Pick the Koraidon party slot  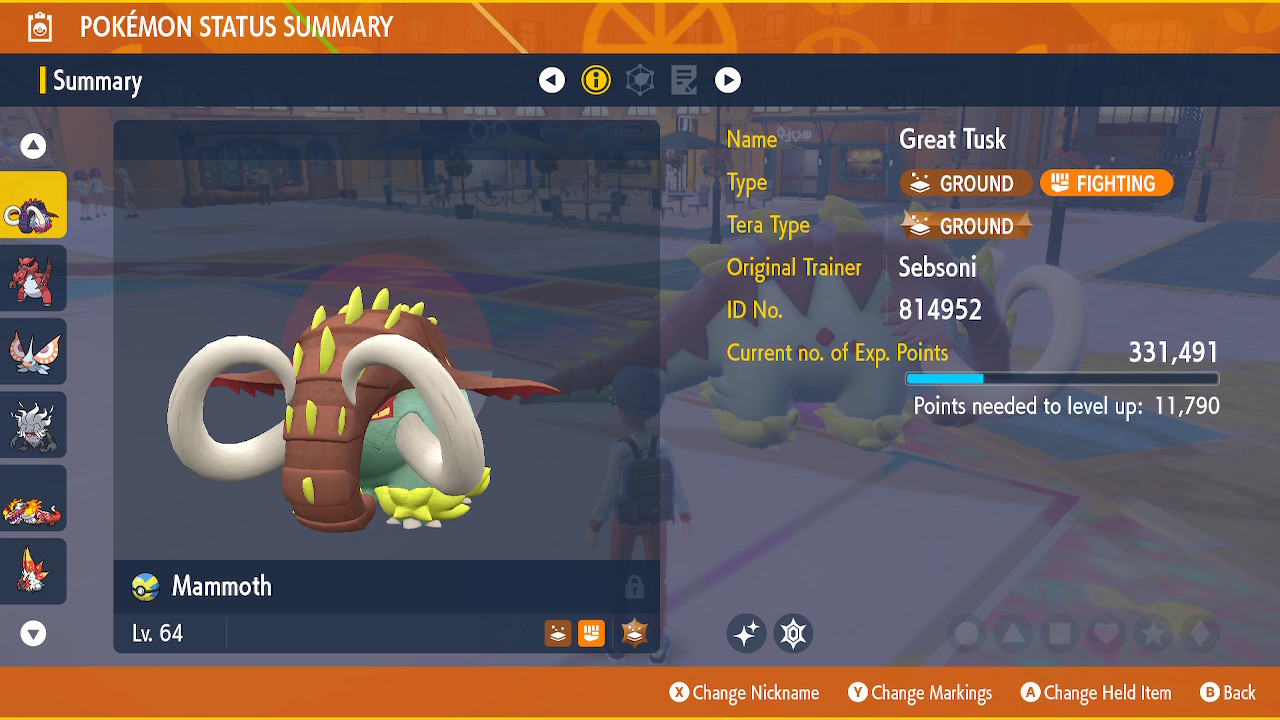pos(33,498)
